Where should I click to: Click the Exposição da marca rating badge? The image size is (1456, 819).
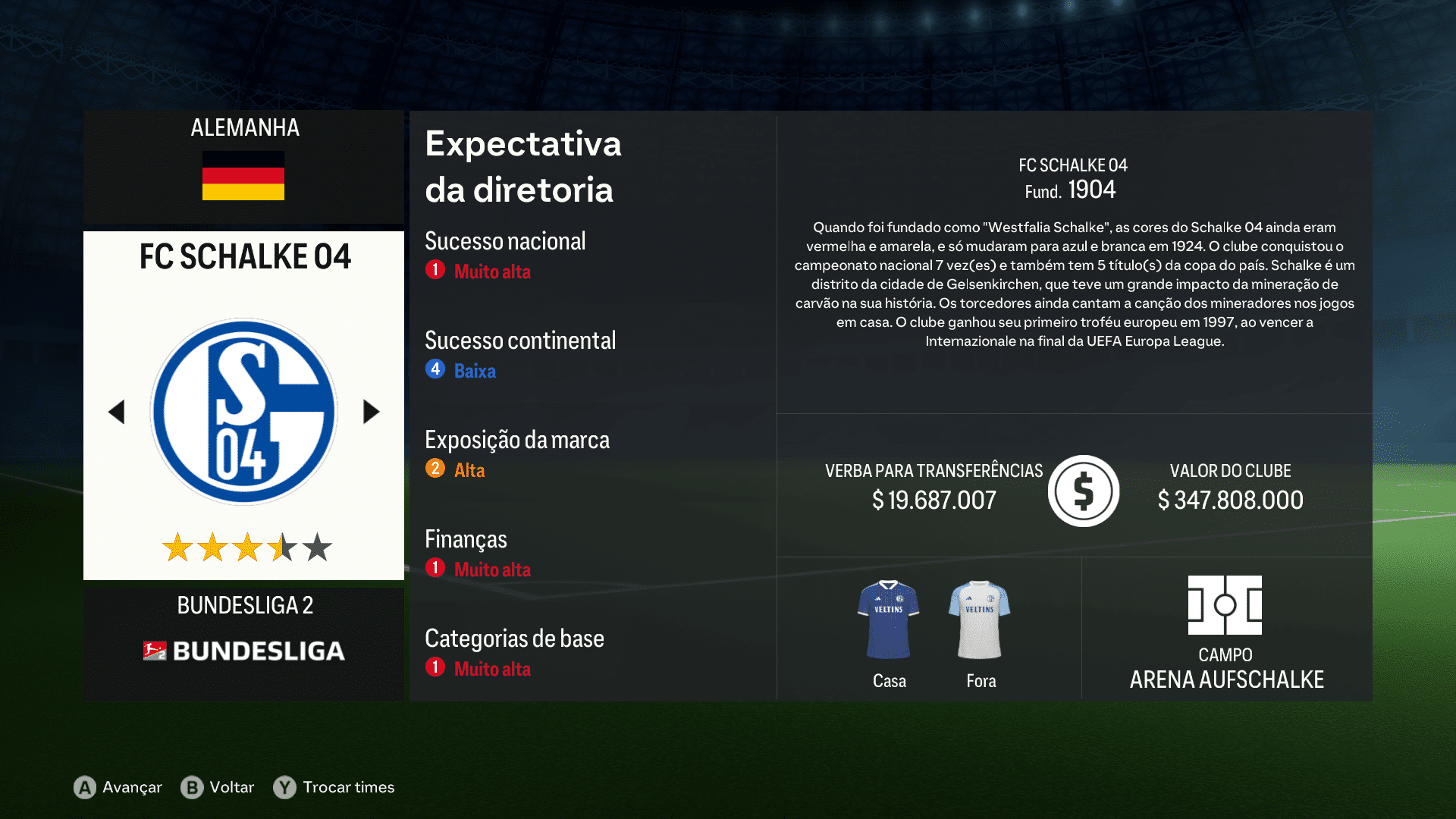[435, 469]
